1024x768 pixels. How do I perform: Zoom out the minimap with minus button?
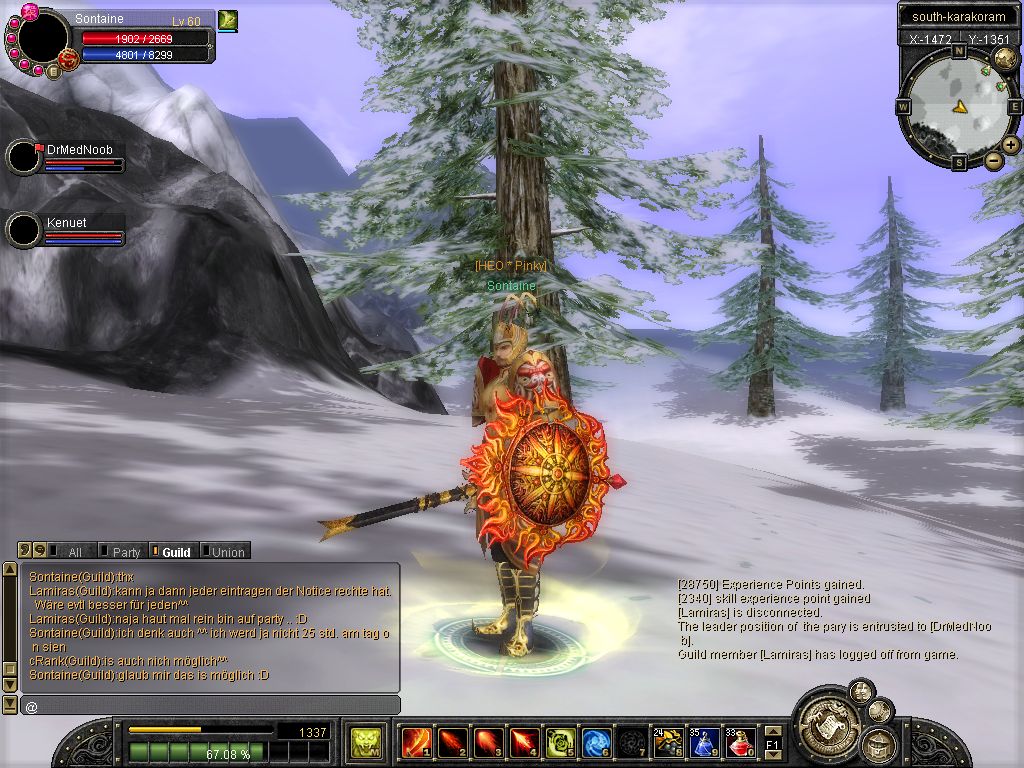pos(993,160)
